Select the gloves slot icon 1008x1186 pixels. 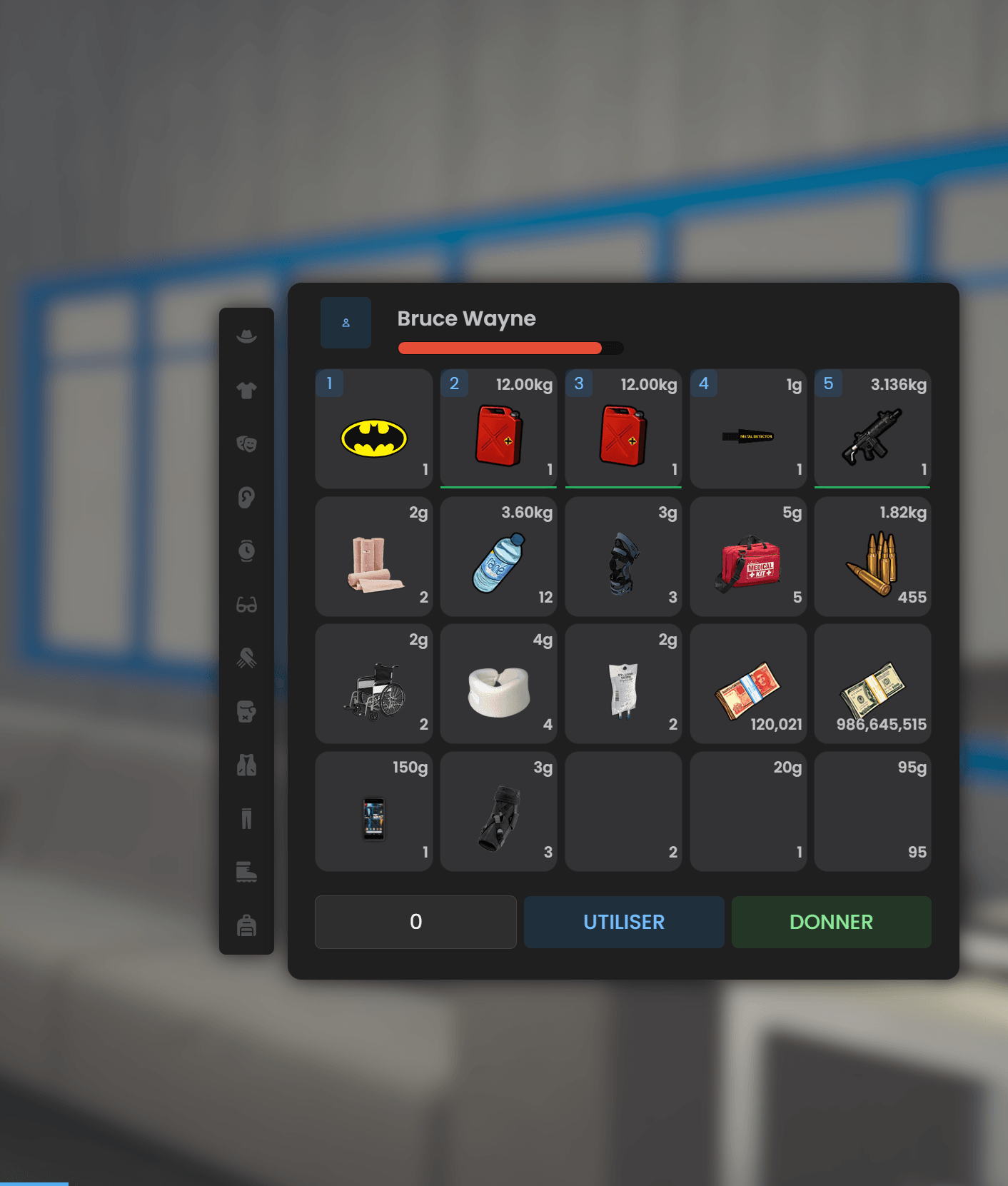(x=246, y=659)
